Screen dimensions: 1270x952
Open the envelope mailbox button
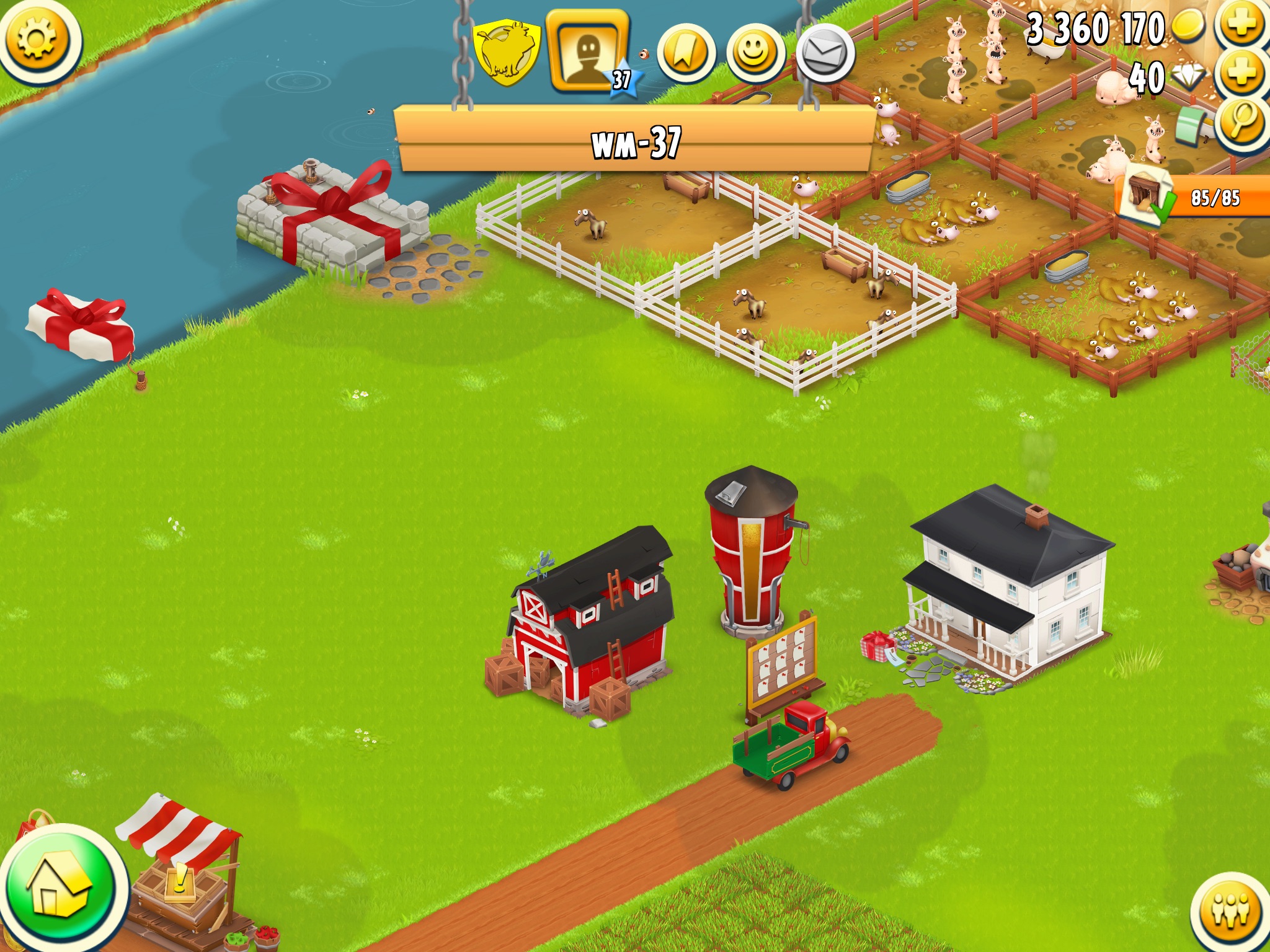pos(825,54)
